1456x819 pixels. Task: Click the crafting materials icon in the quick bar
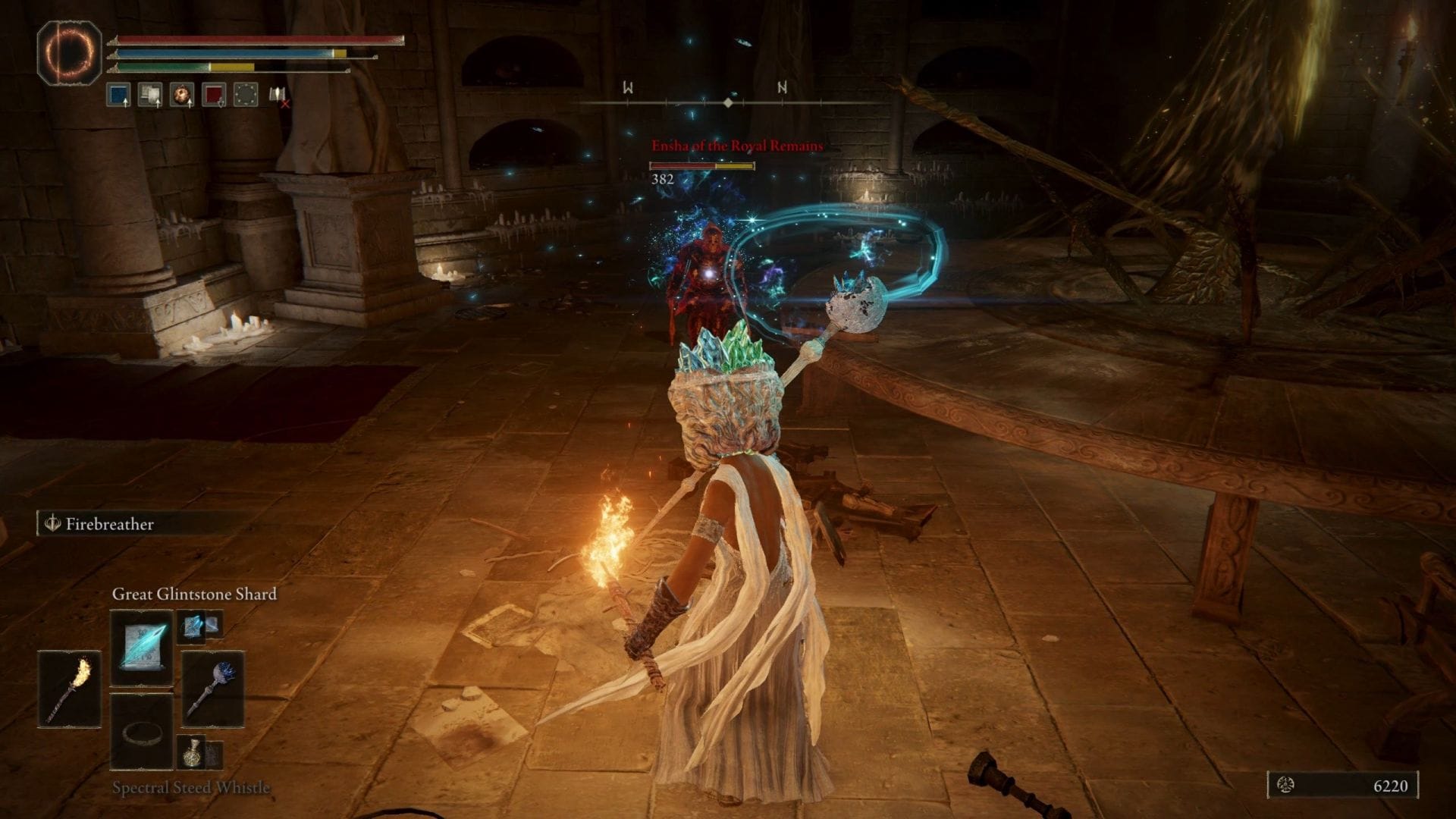coord(149,93)
